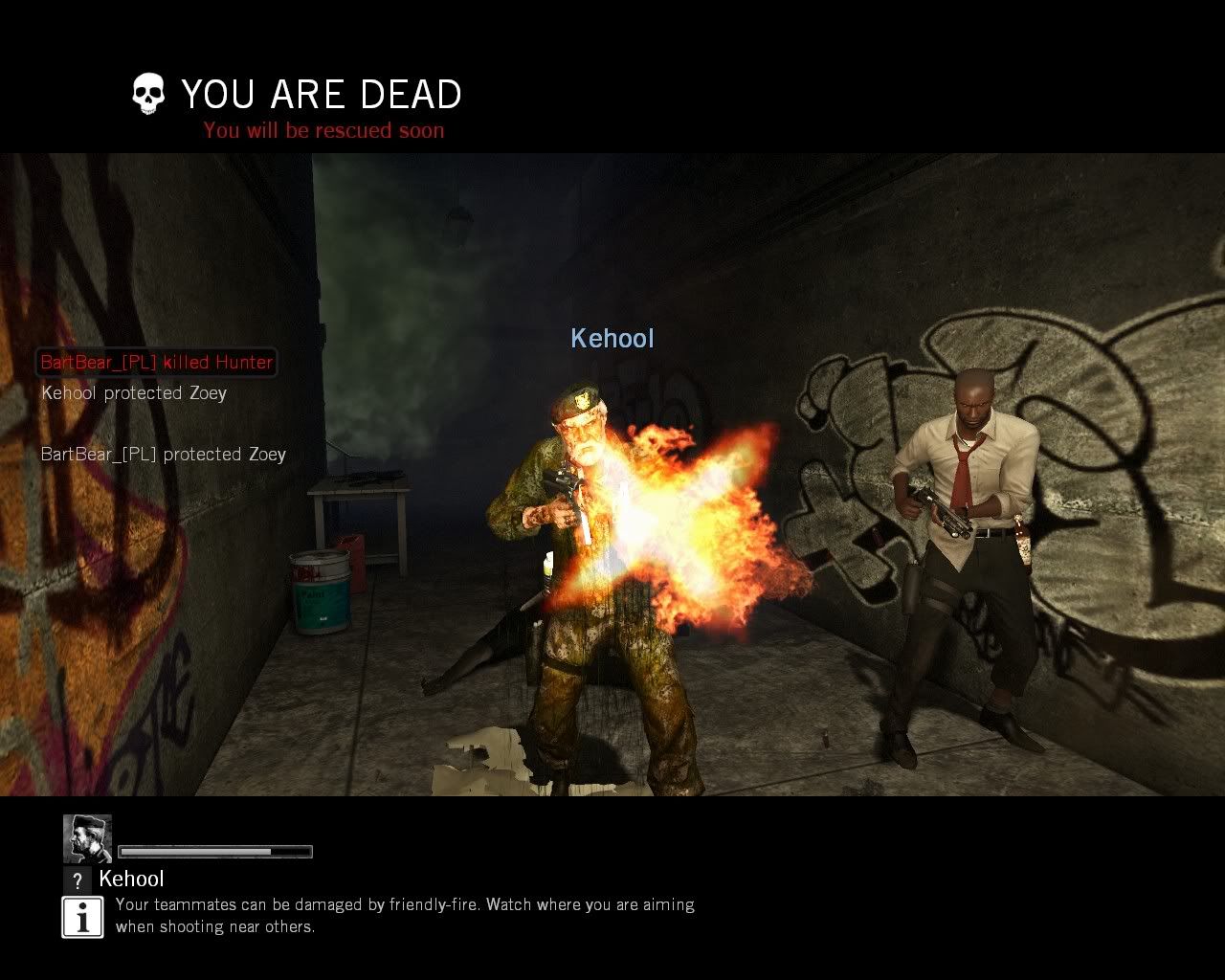Click Kehool's health bar

215,850
